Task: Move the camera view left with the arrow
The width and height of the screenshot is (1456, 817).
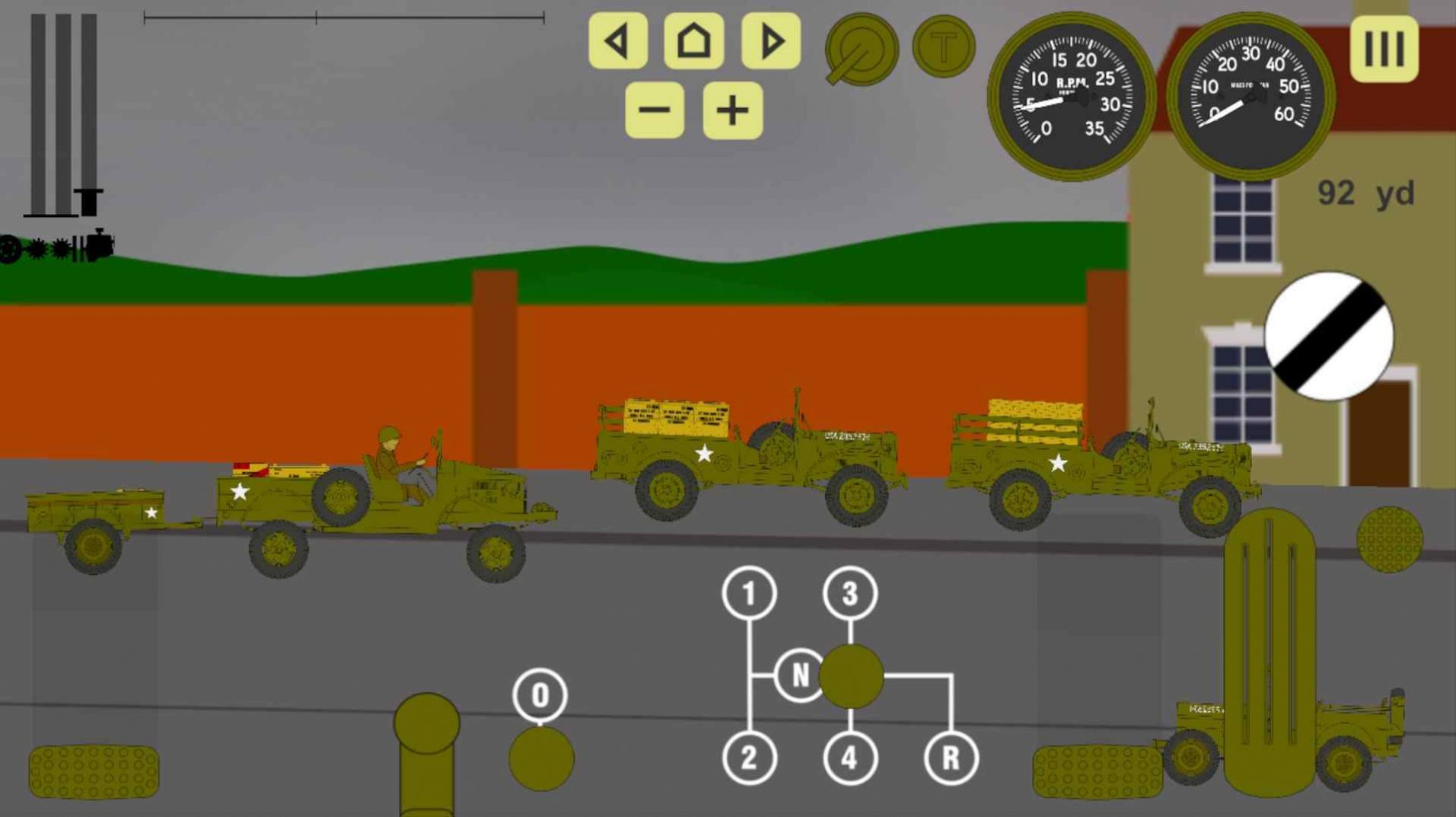Action: tap(617, 41)
